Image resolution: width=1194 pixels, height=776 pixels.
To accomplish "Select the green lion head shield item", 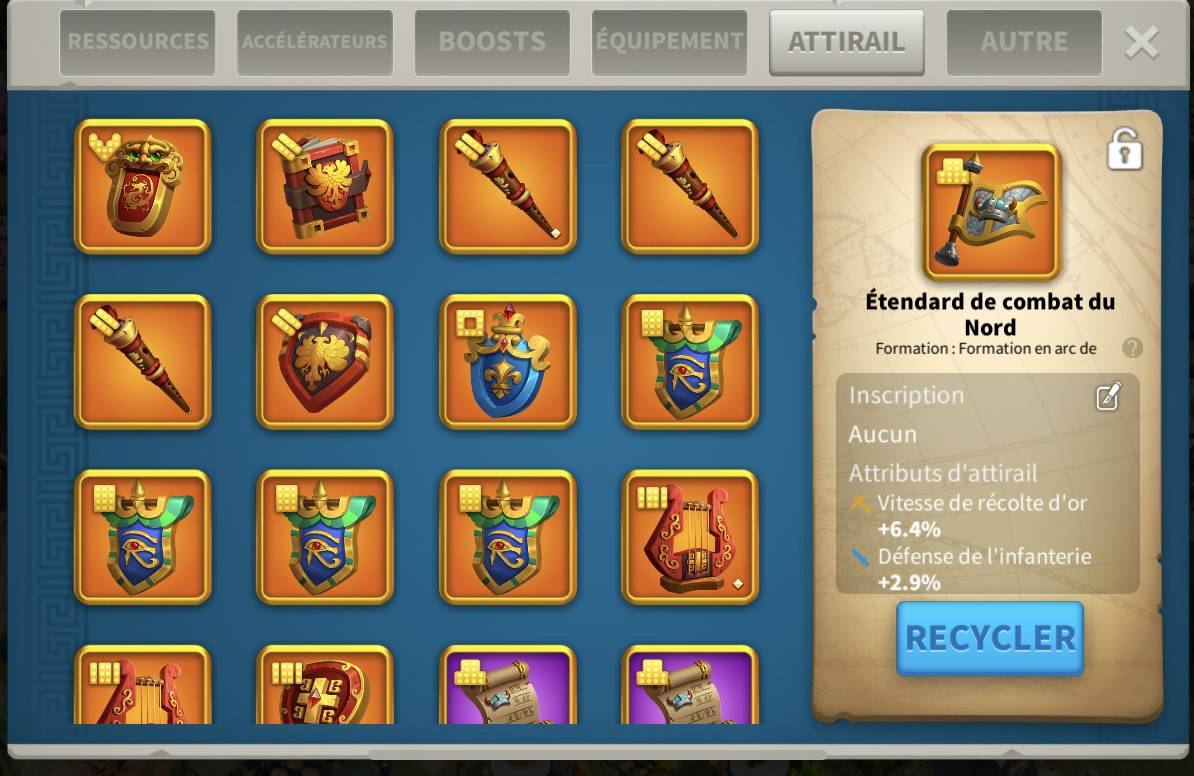I will (143, 187).
